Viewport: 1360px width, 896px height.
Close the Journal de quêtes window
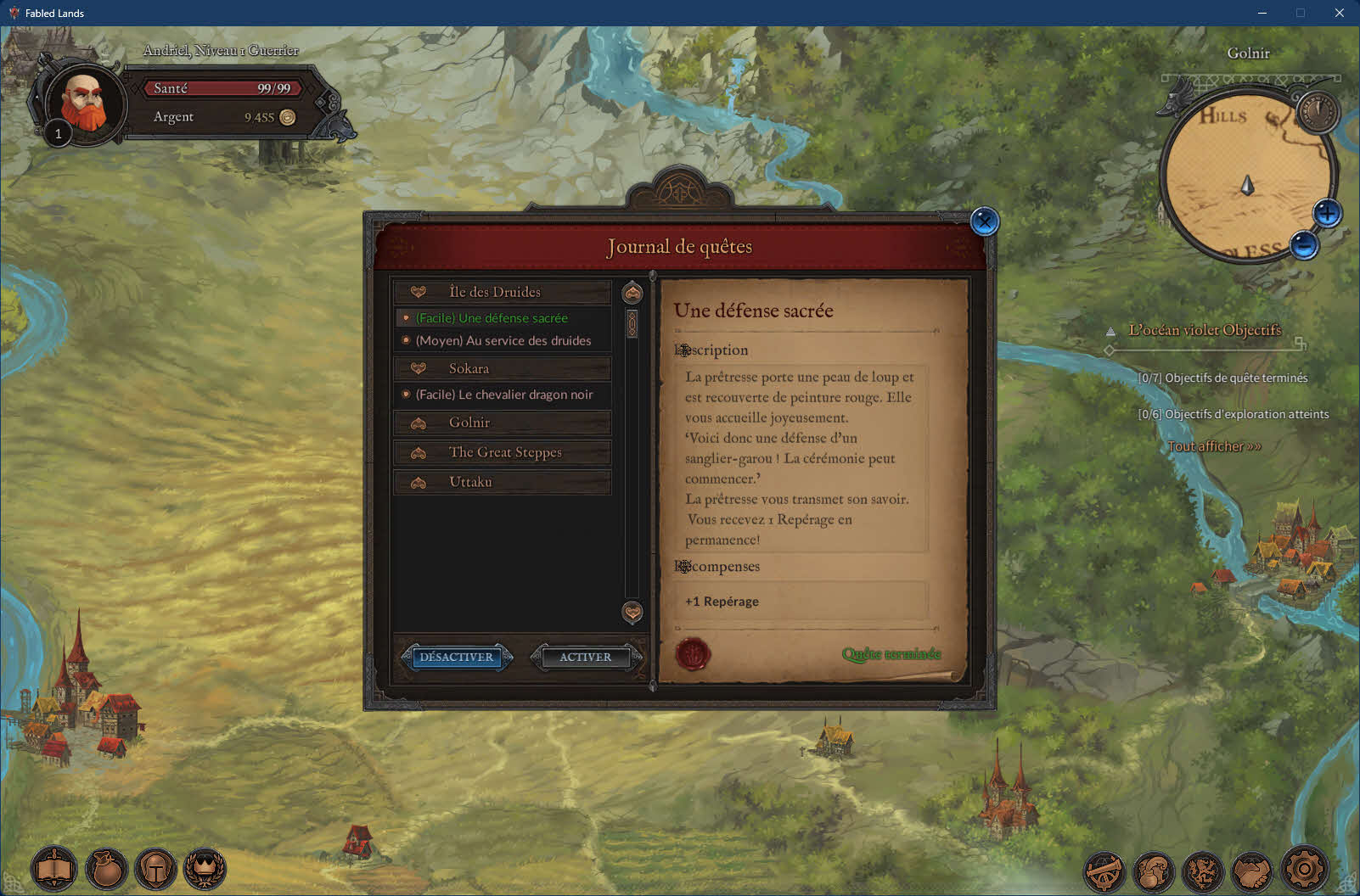click(x=985, y=222)
